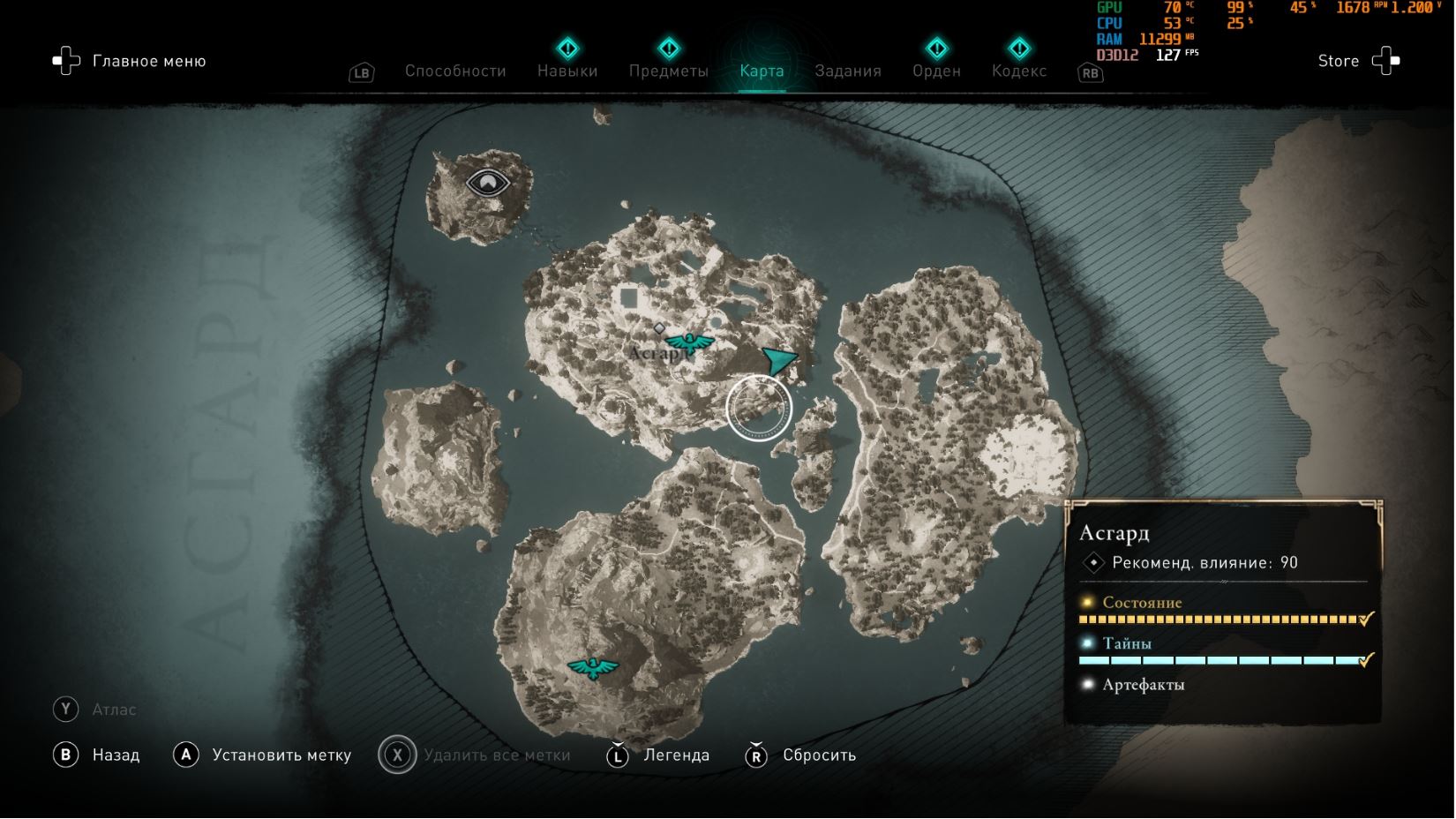Screen dimensions: 1456x819
Task: Switch to the Способности tab
Action: click(455, 71)
